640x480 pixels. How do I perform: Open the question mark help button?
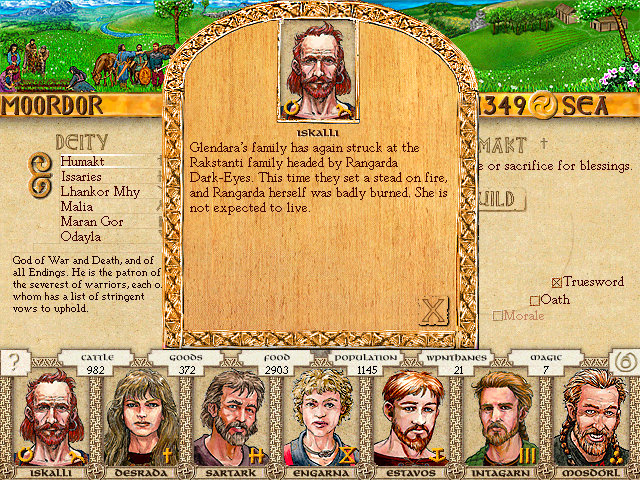[x=13, y=363]
